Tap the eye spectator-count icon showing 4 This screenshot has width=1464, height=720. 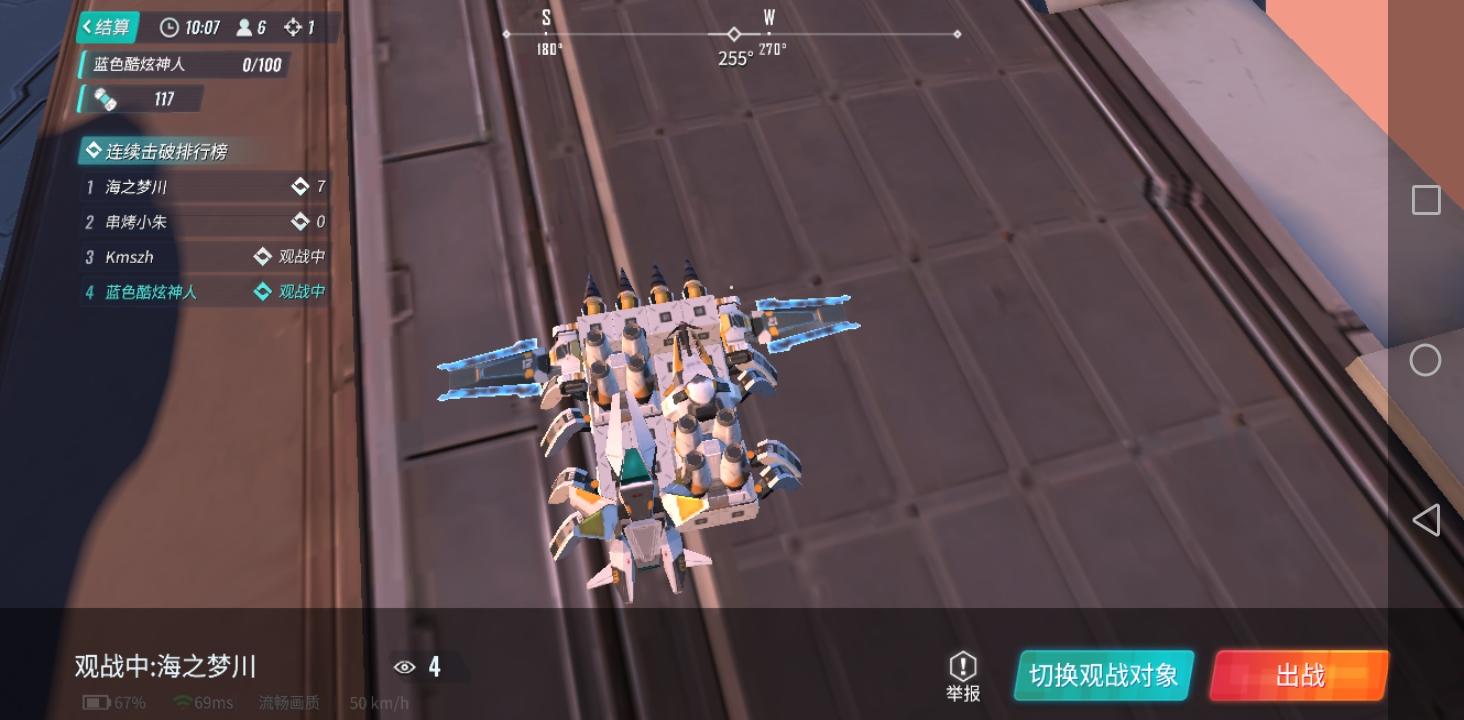pyautogui.click(x=404, y=666)
